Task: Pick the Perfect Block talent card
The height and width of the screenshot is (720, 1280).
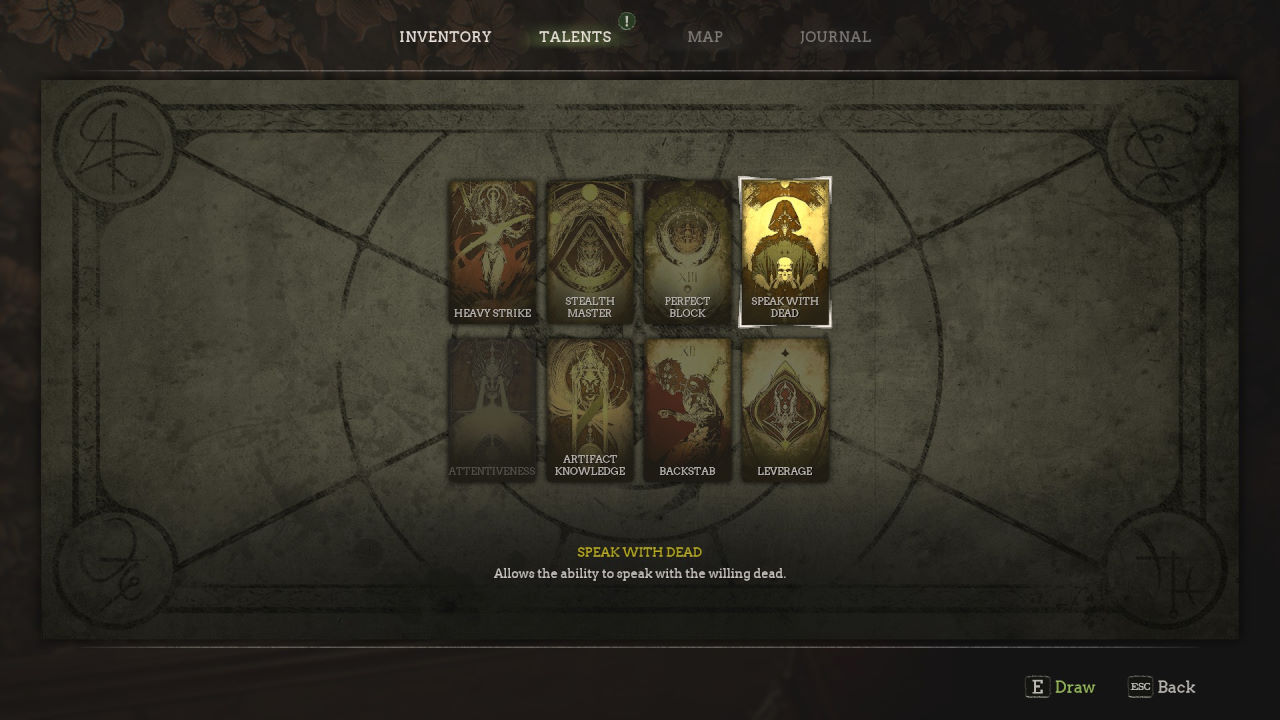Action: tap(687, 252)
